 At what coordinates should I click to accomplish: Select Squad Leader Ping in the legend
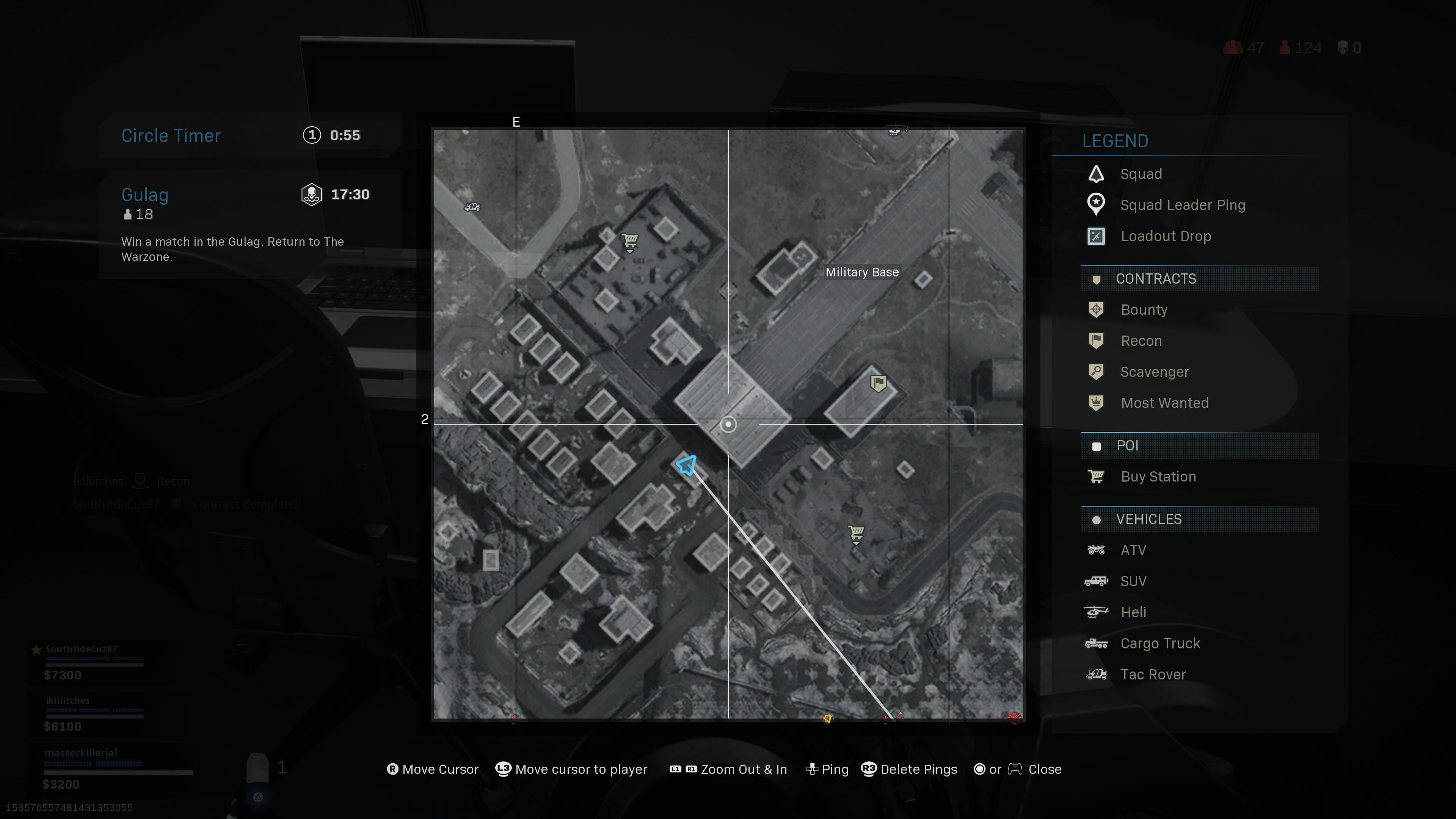1182,205
